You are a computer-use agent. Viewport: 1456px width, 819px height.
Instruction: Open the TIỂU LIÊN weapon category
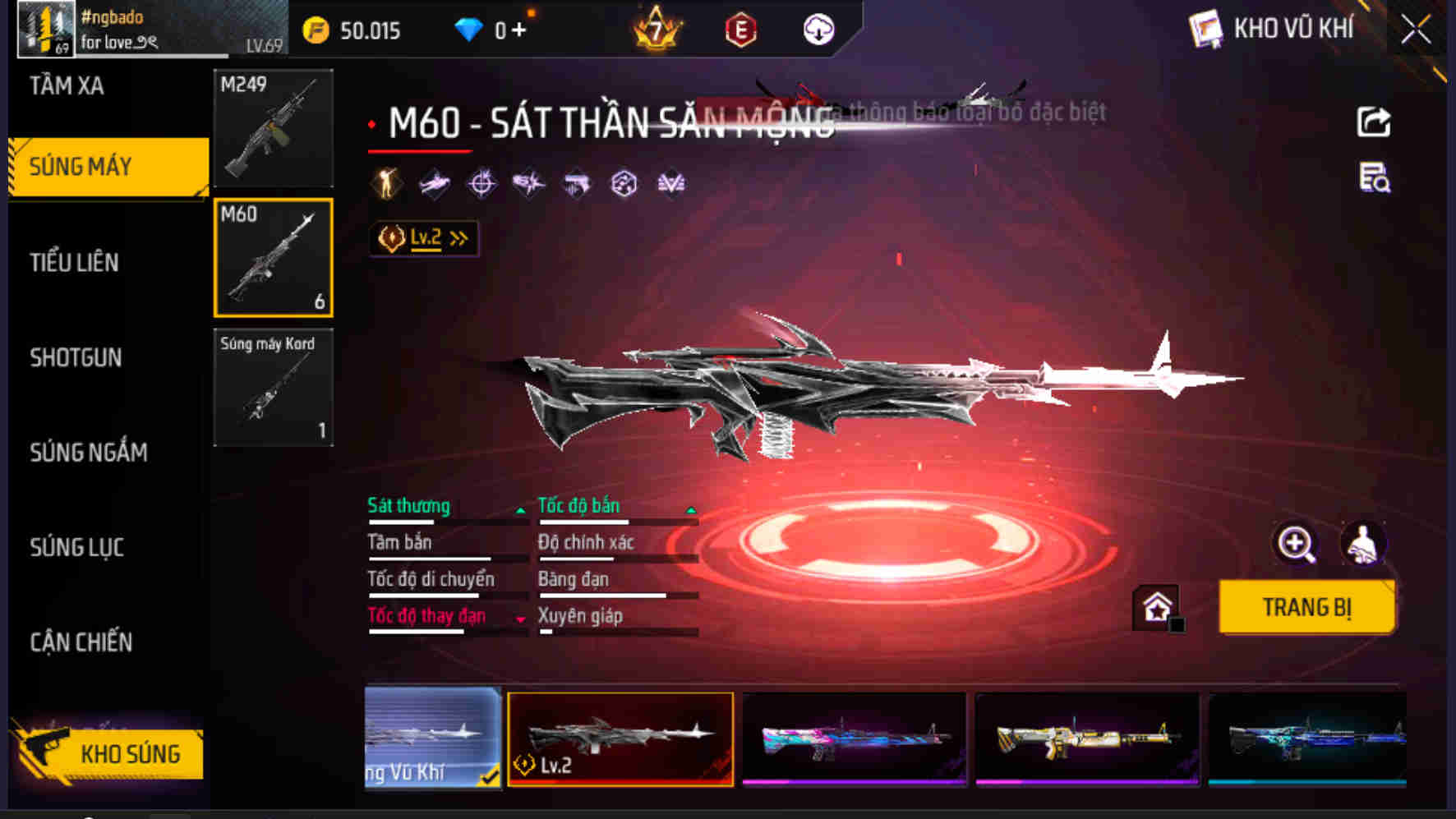pos(74,263)
